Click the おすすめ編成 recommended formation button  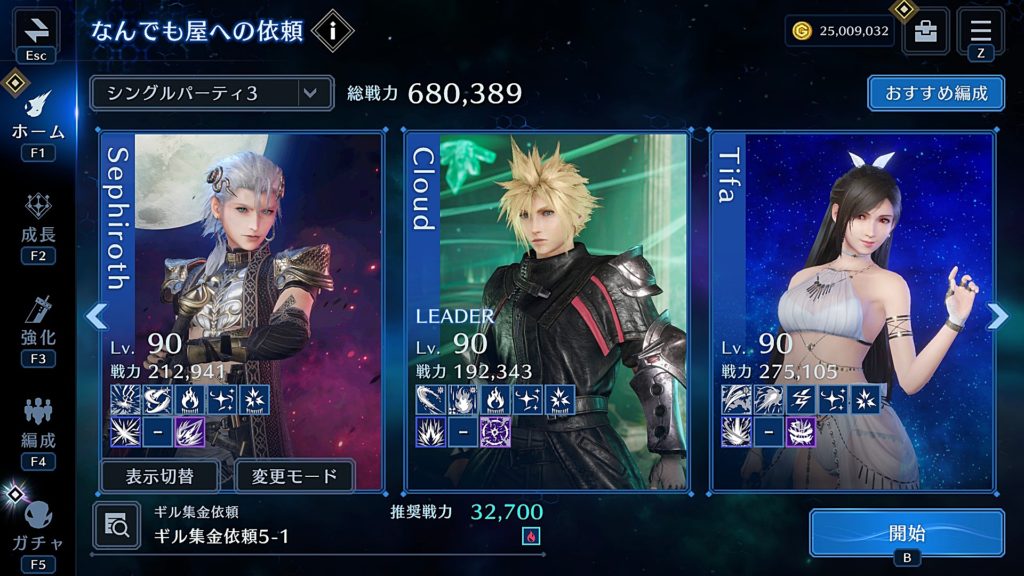click(x=936, y=93)
